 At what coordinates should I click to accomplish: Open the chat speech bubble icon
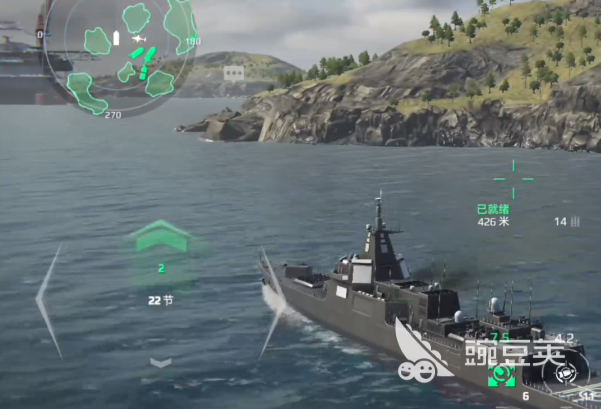[x=234, y=73]
